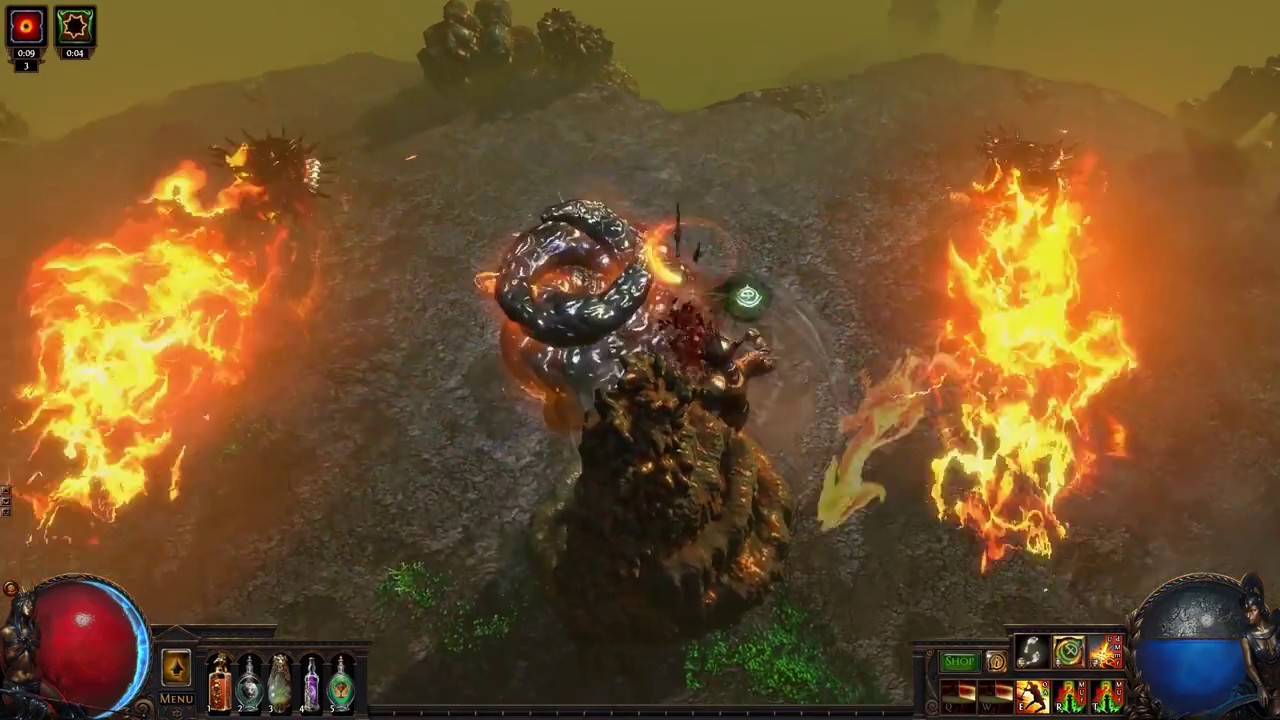Screen dimensions: 1280x720
Task: Select the footprints move skill
Action: [x=1032, y=652]
